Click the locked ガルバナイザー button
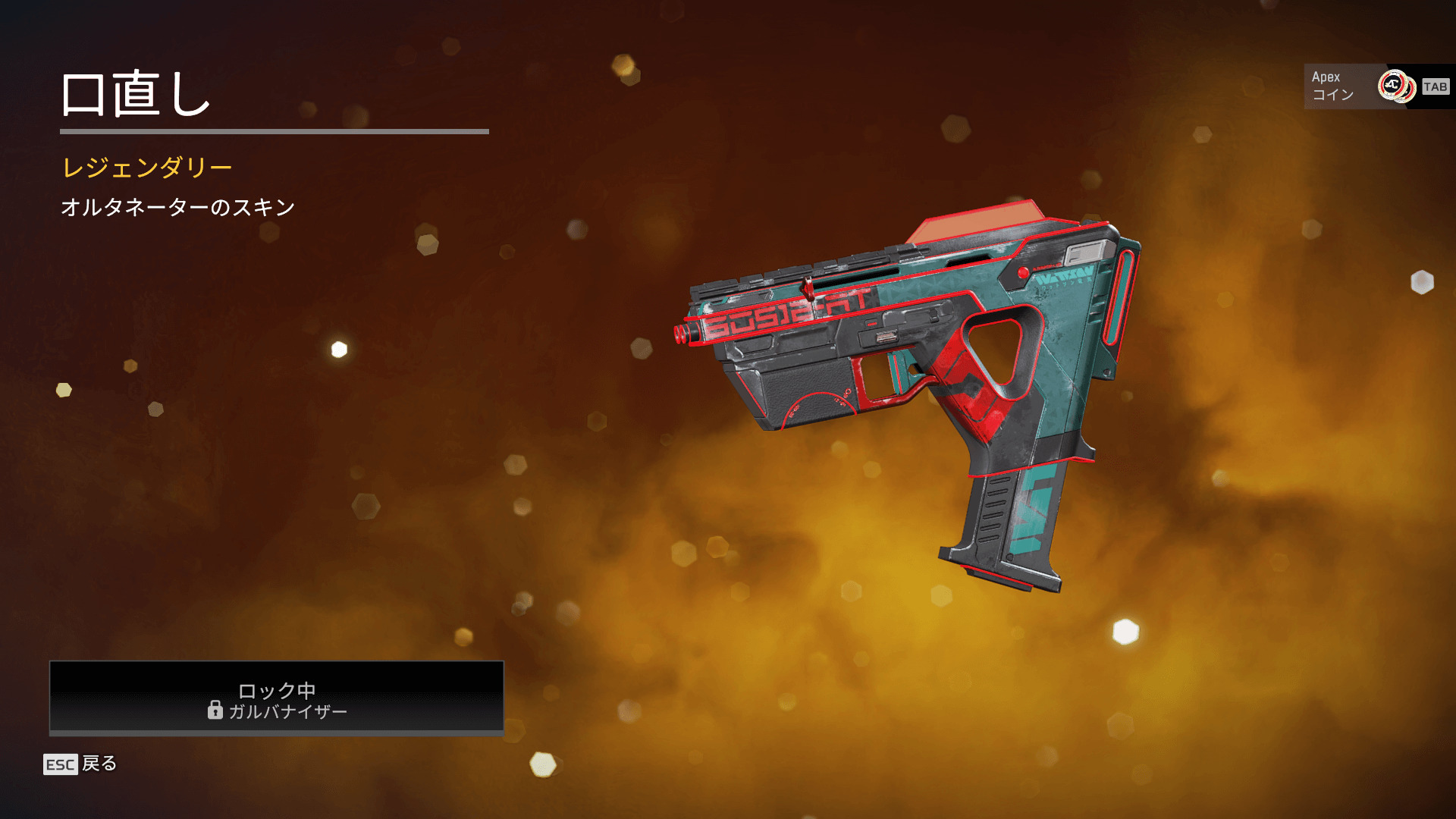 (x=277, y=698)
